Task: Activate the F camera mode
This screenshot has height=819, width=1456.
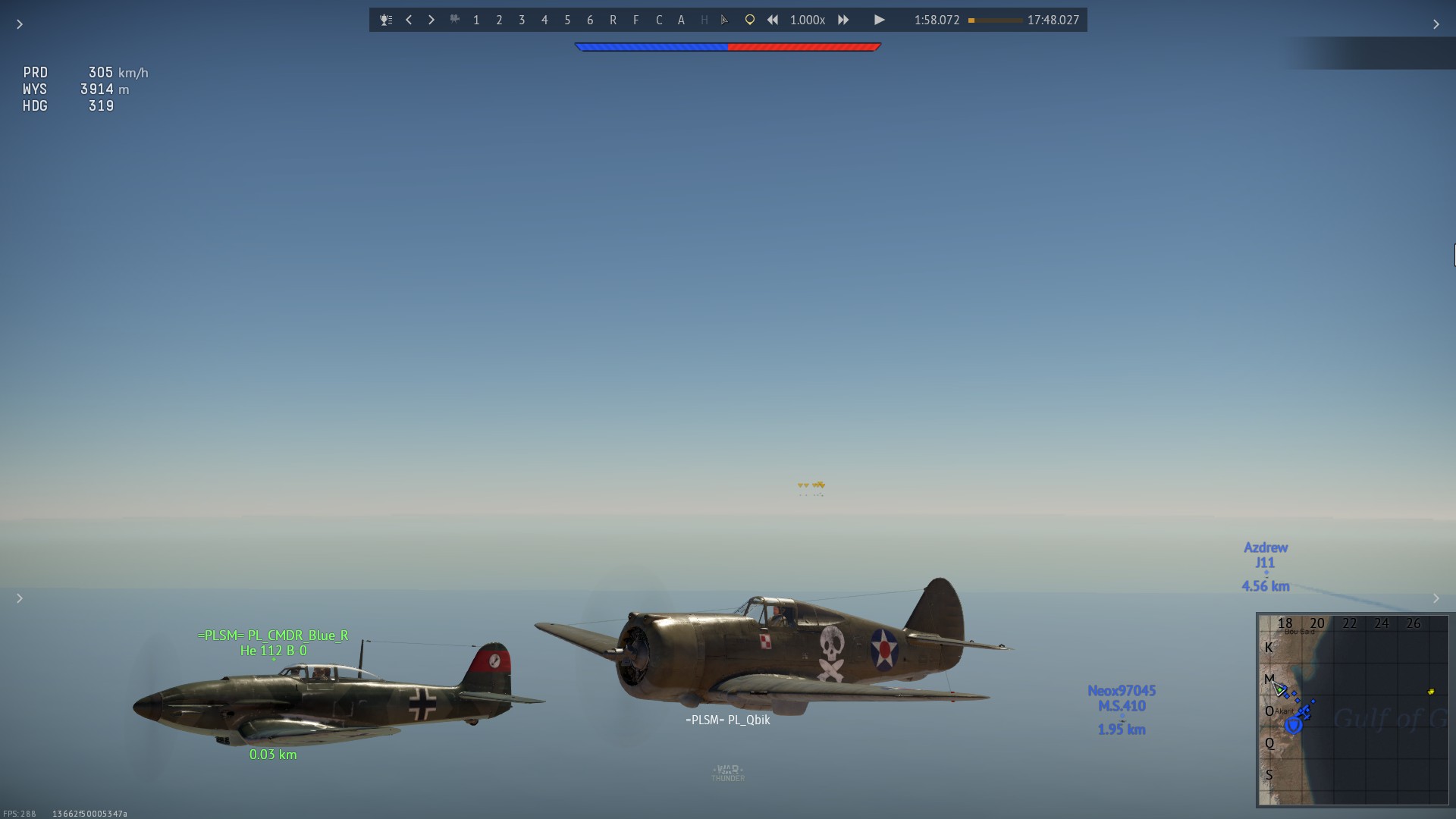Action: click(x=635, y=20)
